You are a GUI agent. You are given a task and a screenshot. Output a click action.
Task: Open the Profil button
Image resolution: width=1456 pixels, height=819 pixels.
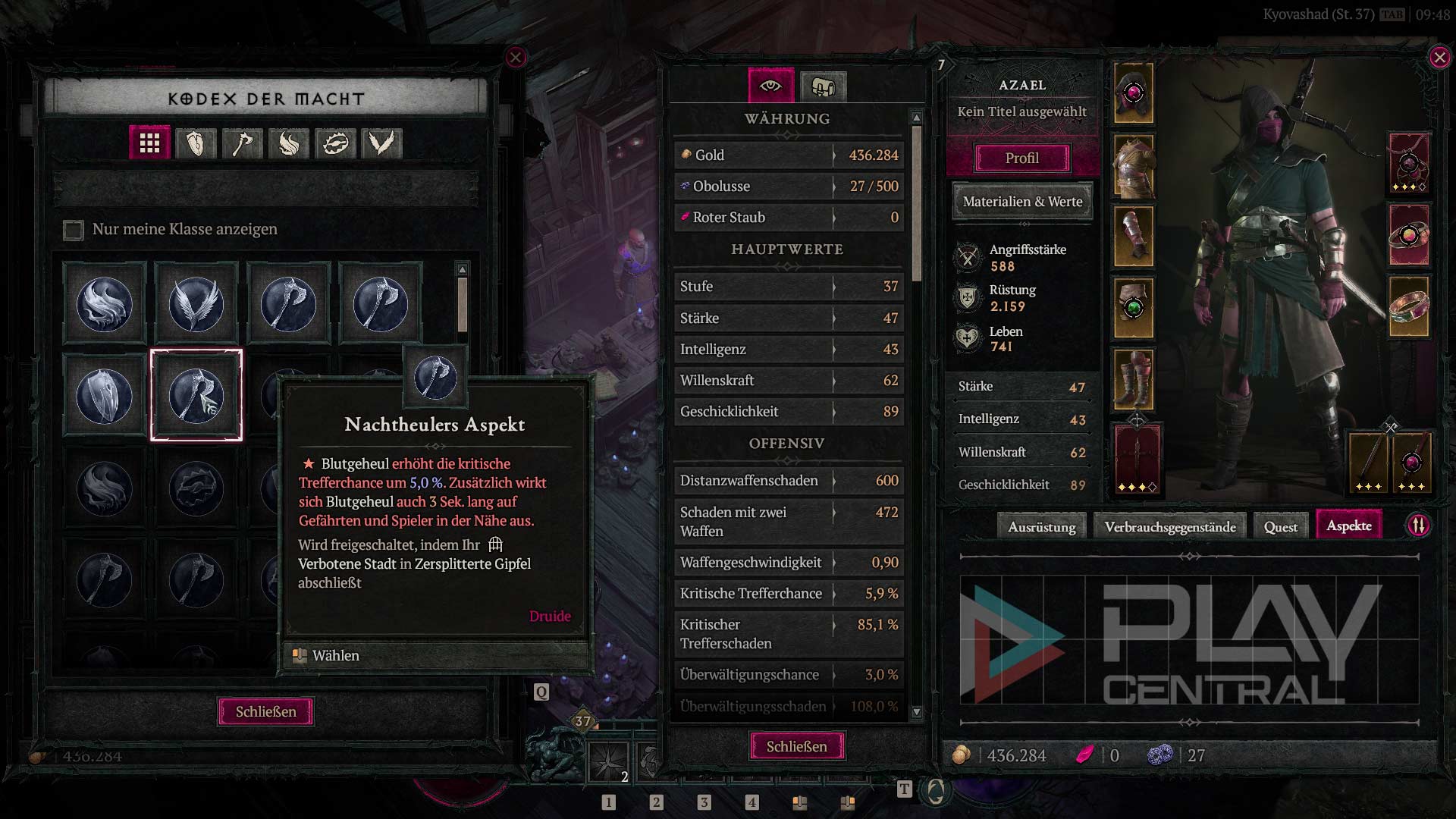coord(1021,158)
